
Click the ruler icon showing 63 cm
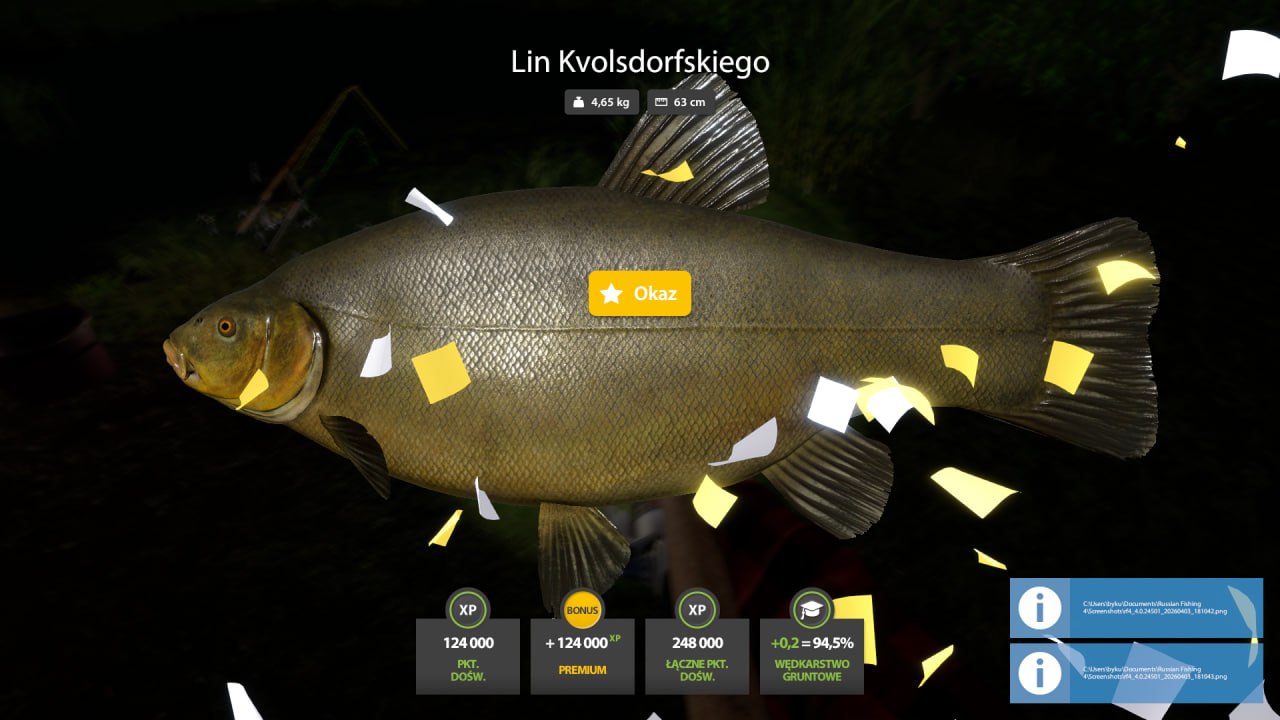[661, 101]
